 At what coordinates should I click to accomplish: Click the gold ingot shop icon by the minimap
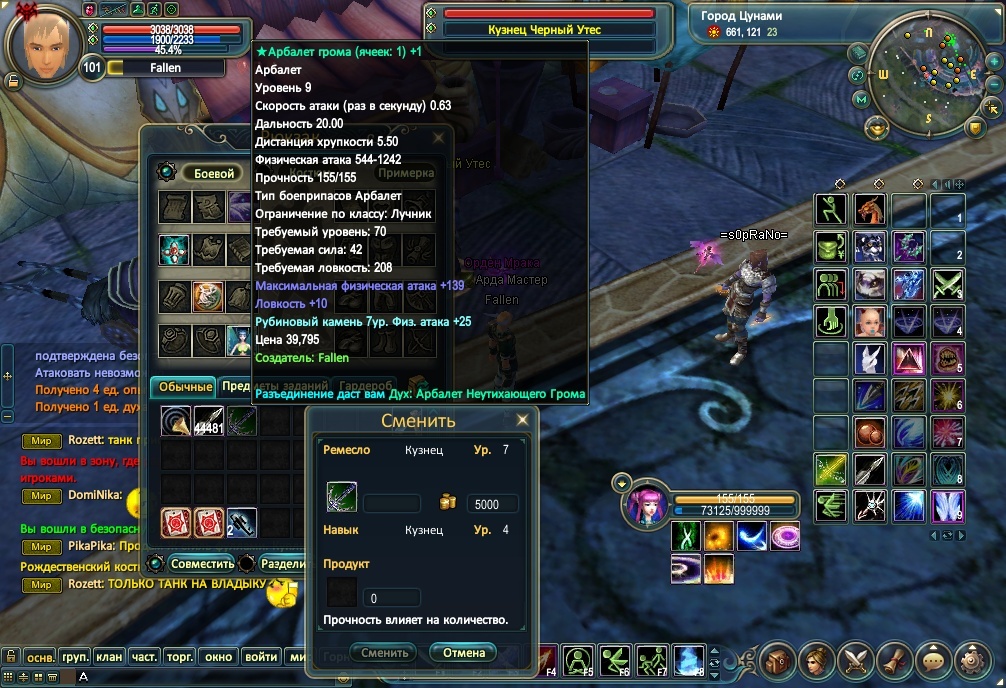pyautogui.click(x=876, y=127)
